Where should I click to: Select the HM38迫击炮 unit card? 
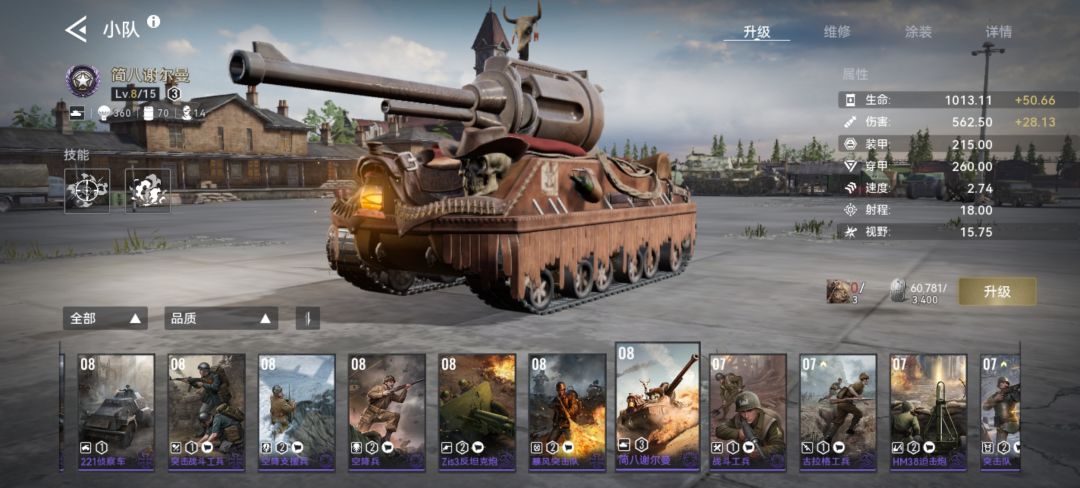click(928, 411)
